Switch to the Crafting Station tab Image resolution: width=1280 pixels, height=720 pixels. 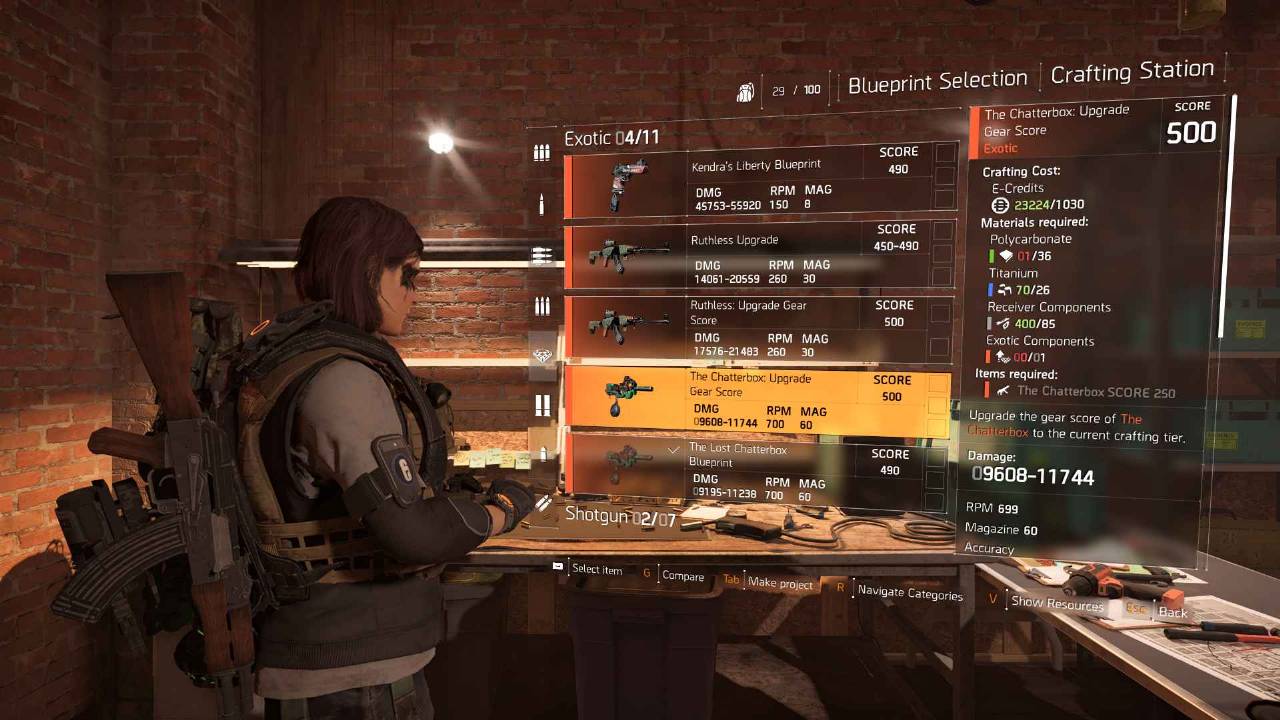(x=1133, y=71)
